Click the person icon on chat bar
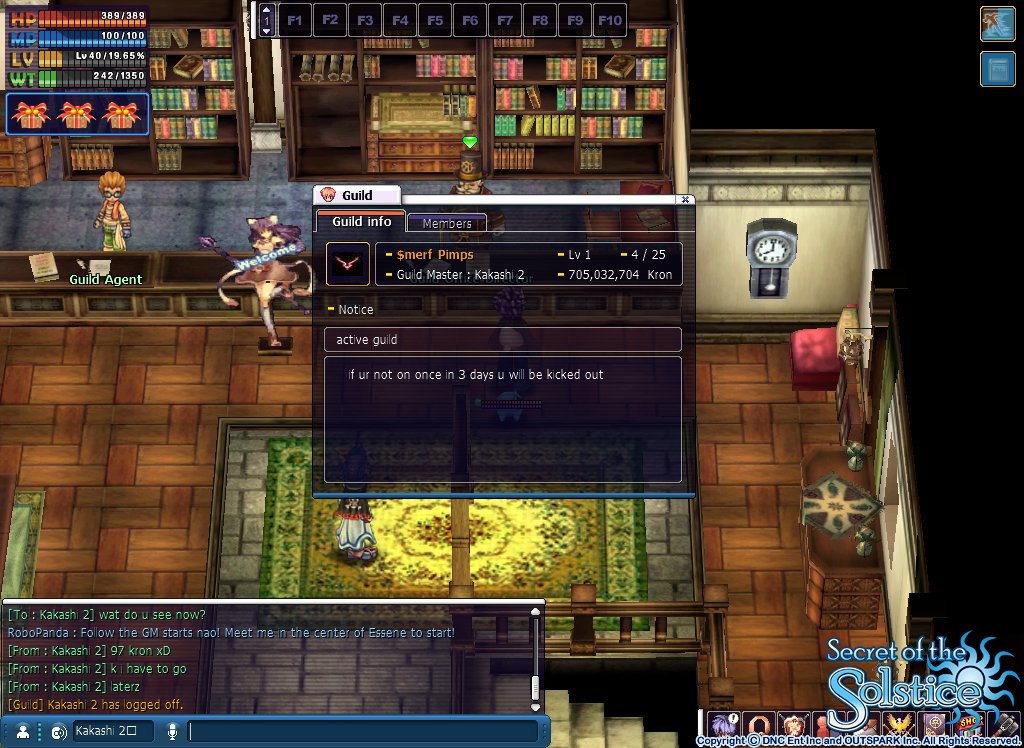The image size is (1024, 748). click(22, 731)
